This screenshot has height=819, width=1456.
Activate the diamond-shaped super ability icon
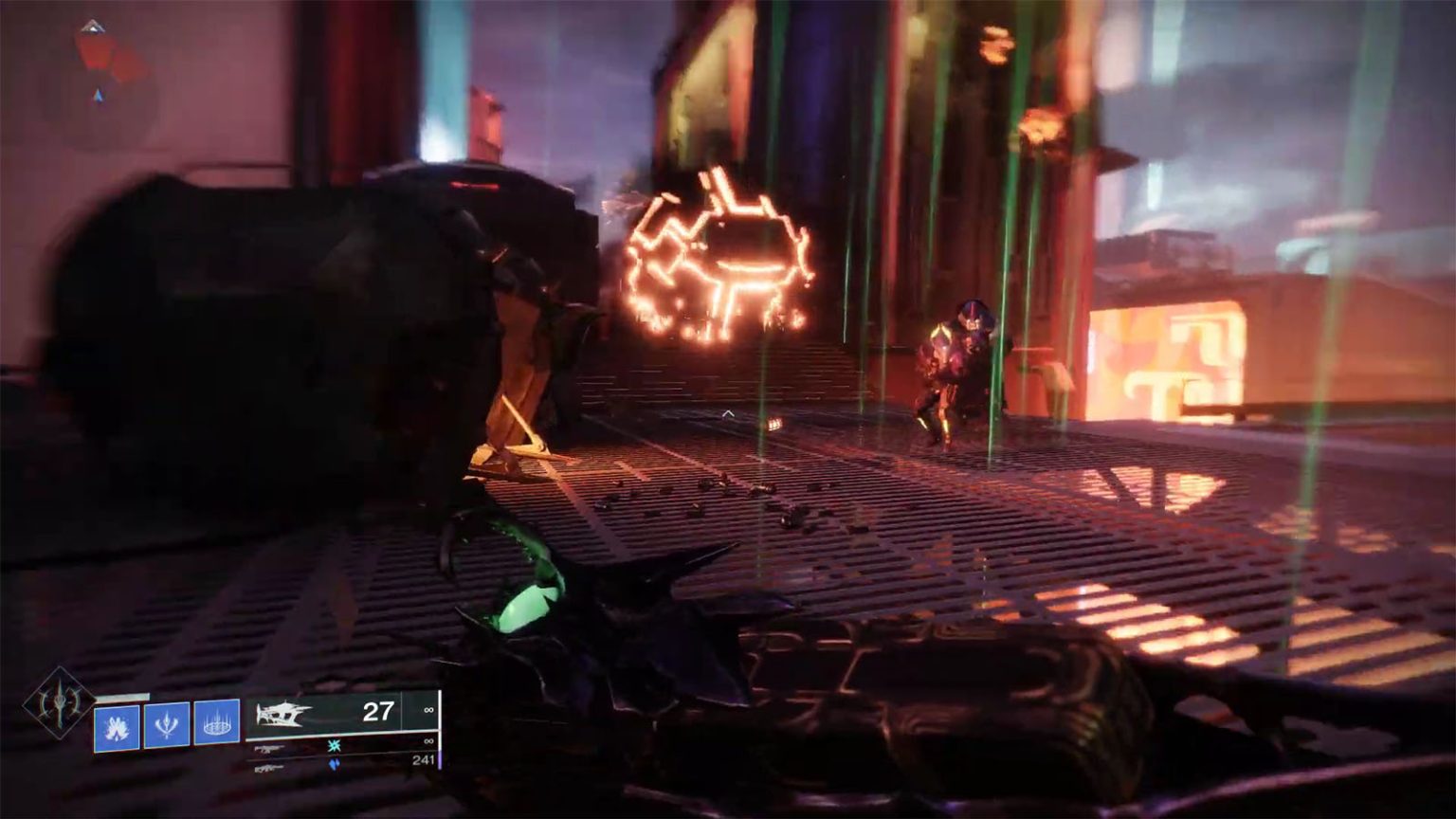point(59,702)
